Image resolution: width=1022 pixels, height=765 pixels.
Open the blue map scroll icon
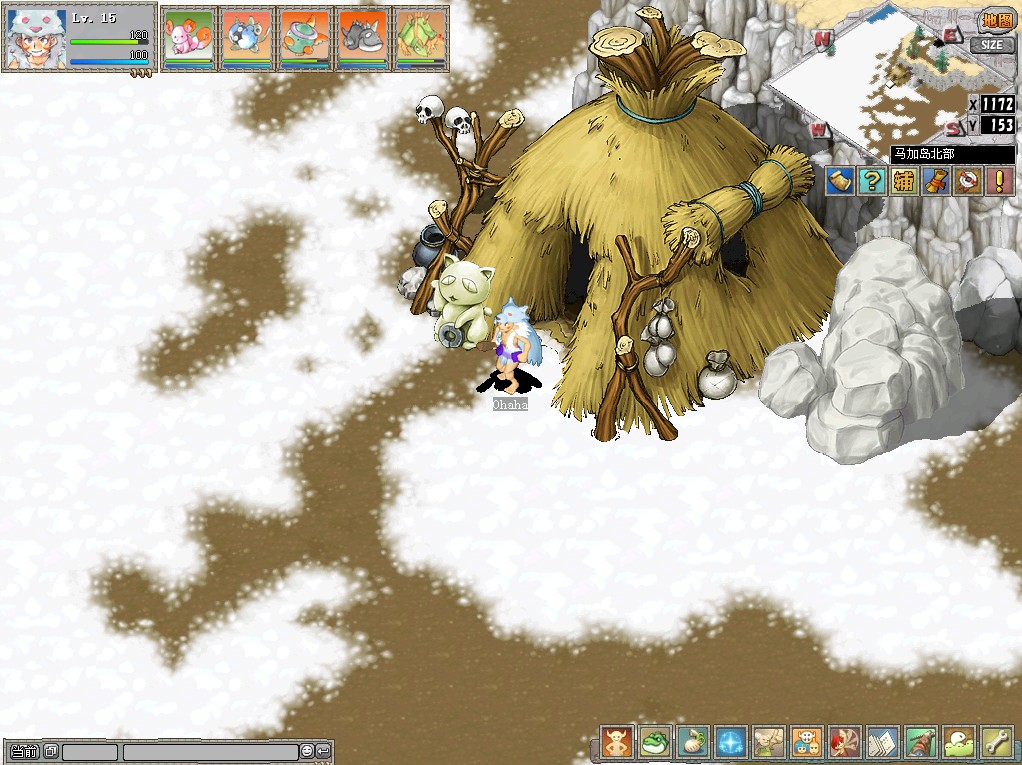(x=841, y=181)
